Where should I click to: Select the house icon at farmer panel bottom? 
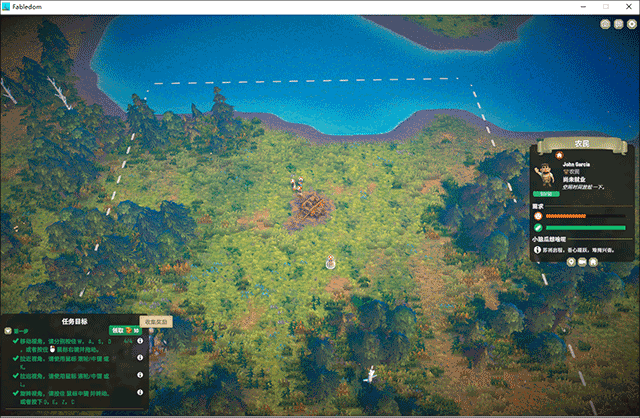[x=593, y=261]
